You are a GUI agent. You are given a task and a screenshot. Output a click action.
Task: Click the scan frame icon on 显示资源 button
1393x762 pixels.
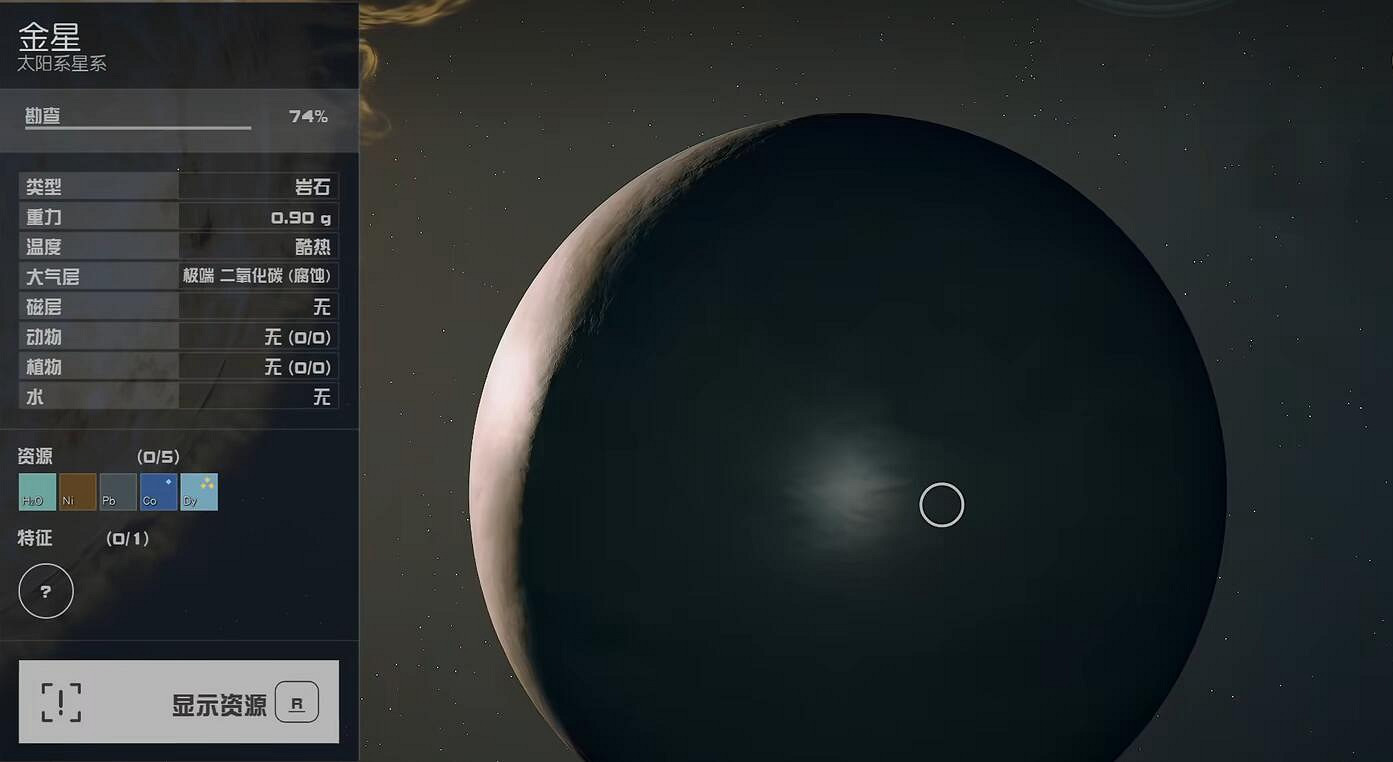[x=62, y=702]
